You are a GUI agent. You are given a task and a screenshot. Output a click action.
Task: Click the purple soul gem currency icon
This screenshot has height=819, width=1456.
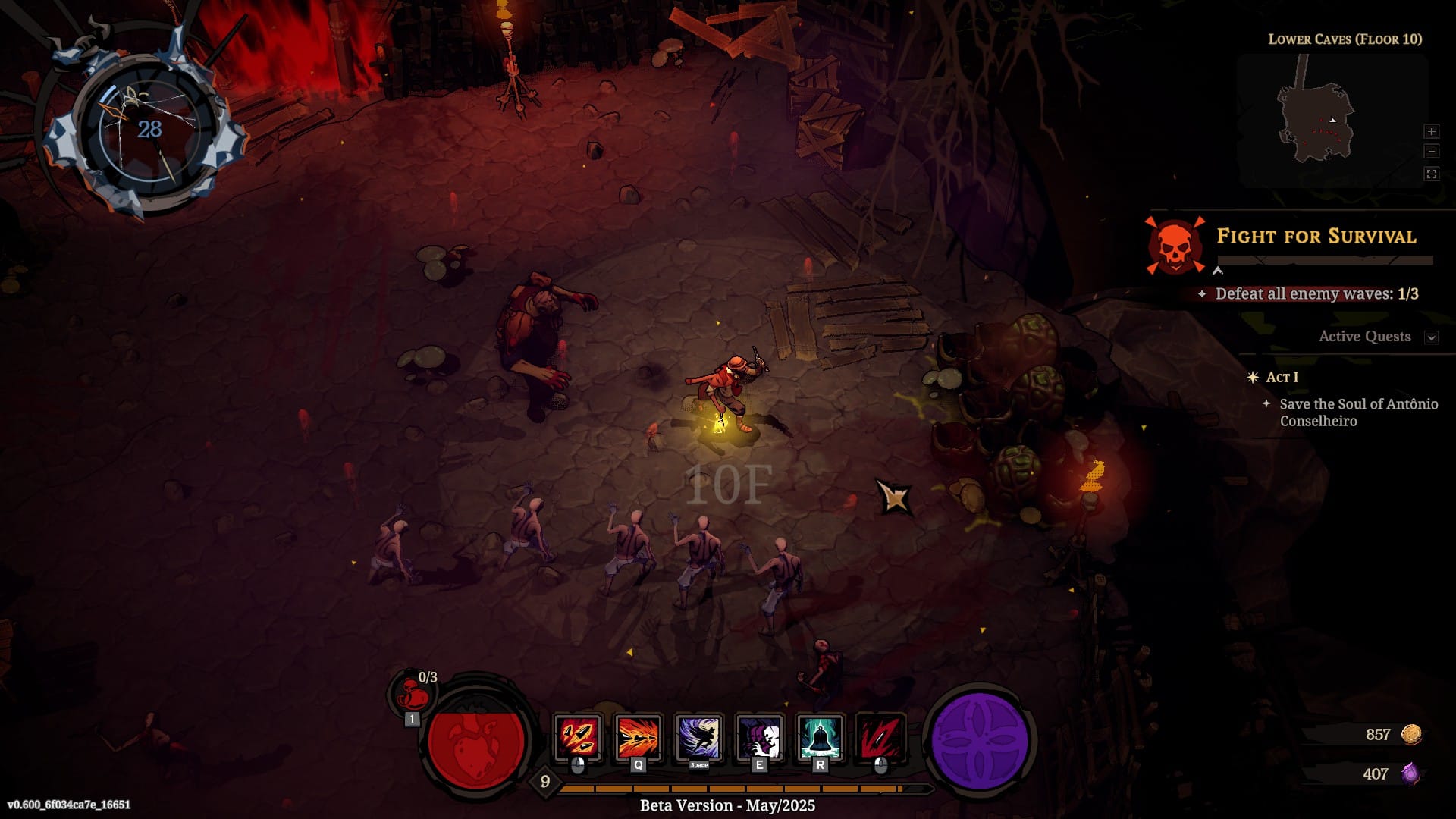[x=1410, y=773]
